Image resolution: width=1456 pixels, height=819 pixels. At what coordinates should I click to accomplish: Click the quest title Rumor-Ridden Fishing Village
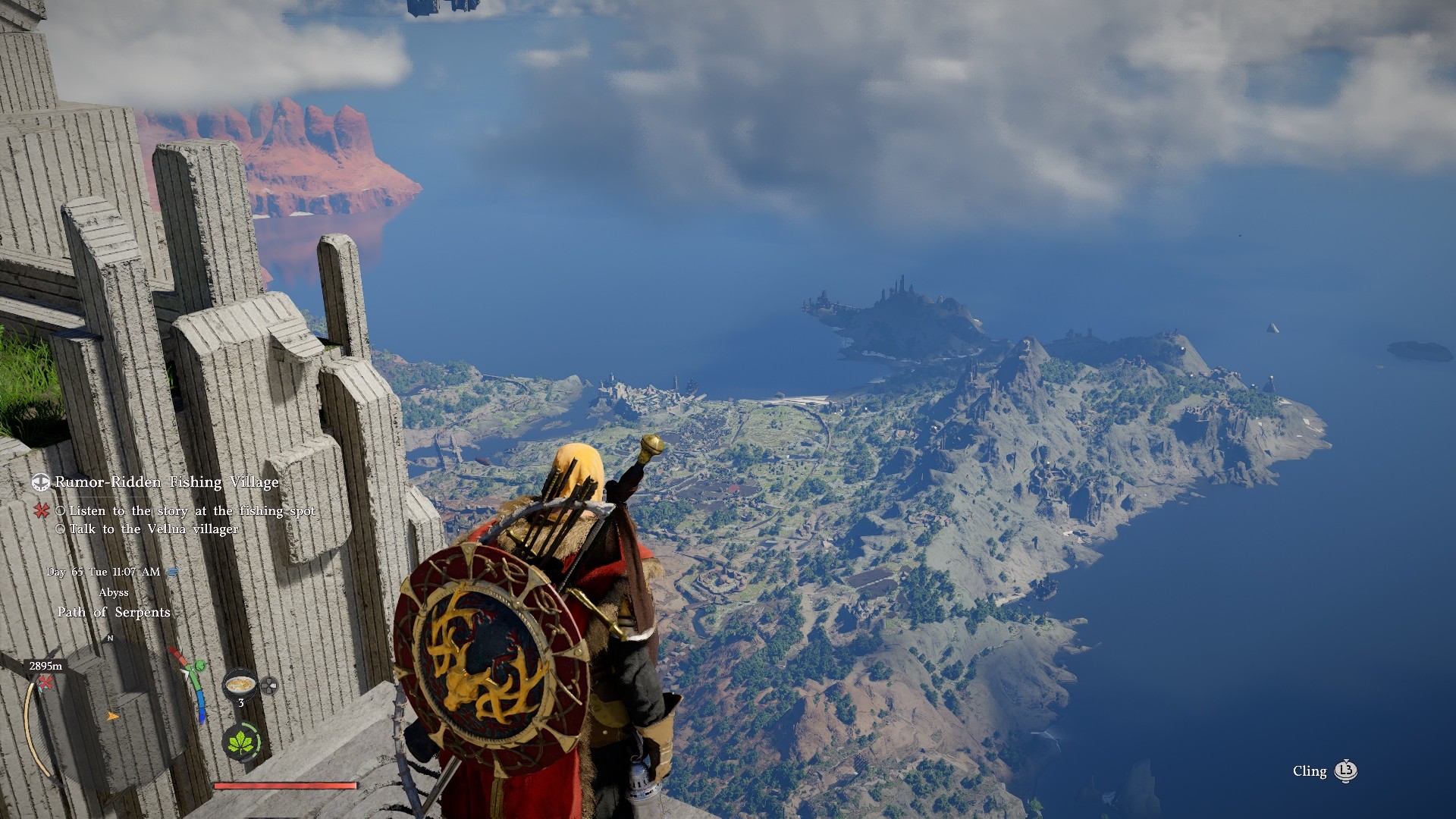click(165, 482)
